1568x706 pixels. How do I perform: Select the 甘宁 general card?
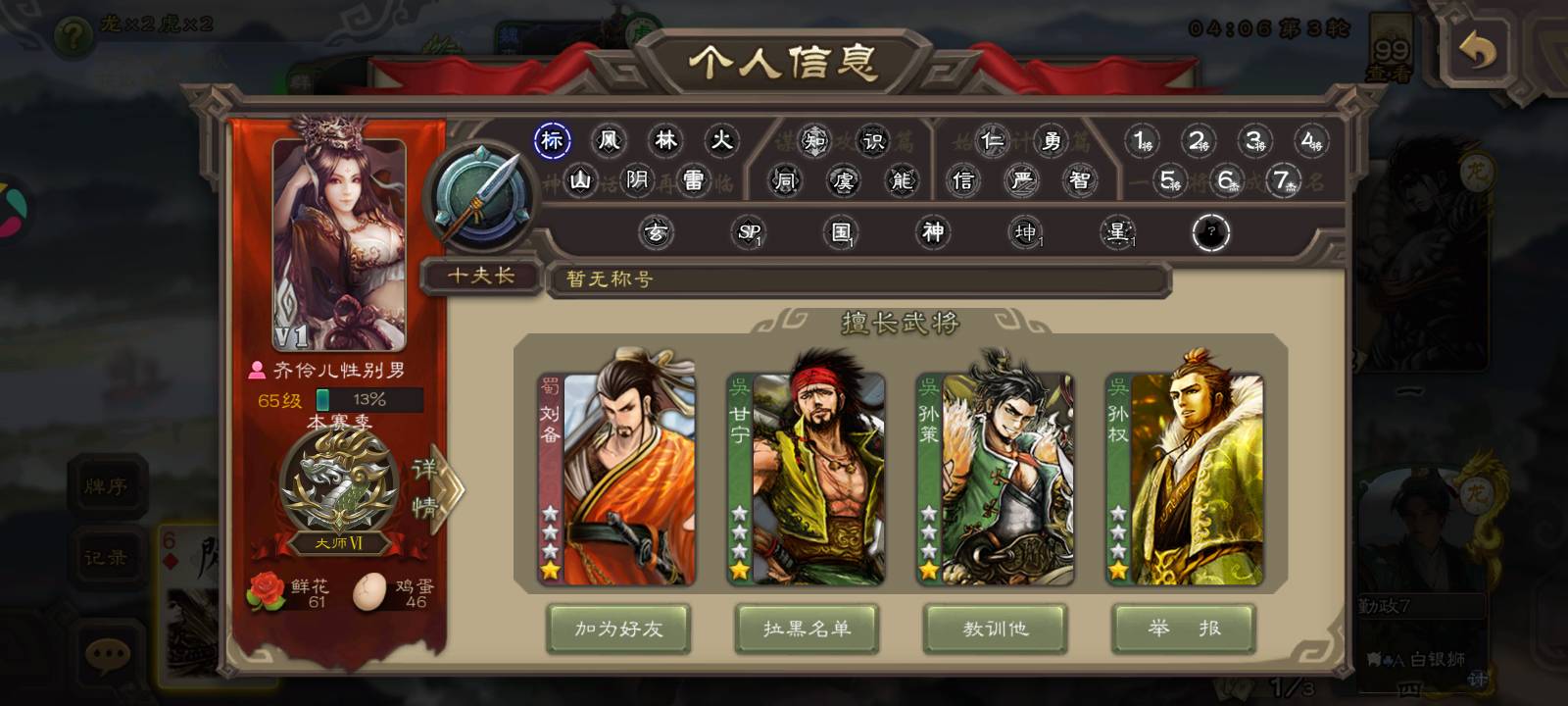click(x=806, y=479)
